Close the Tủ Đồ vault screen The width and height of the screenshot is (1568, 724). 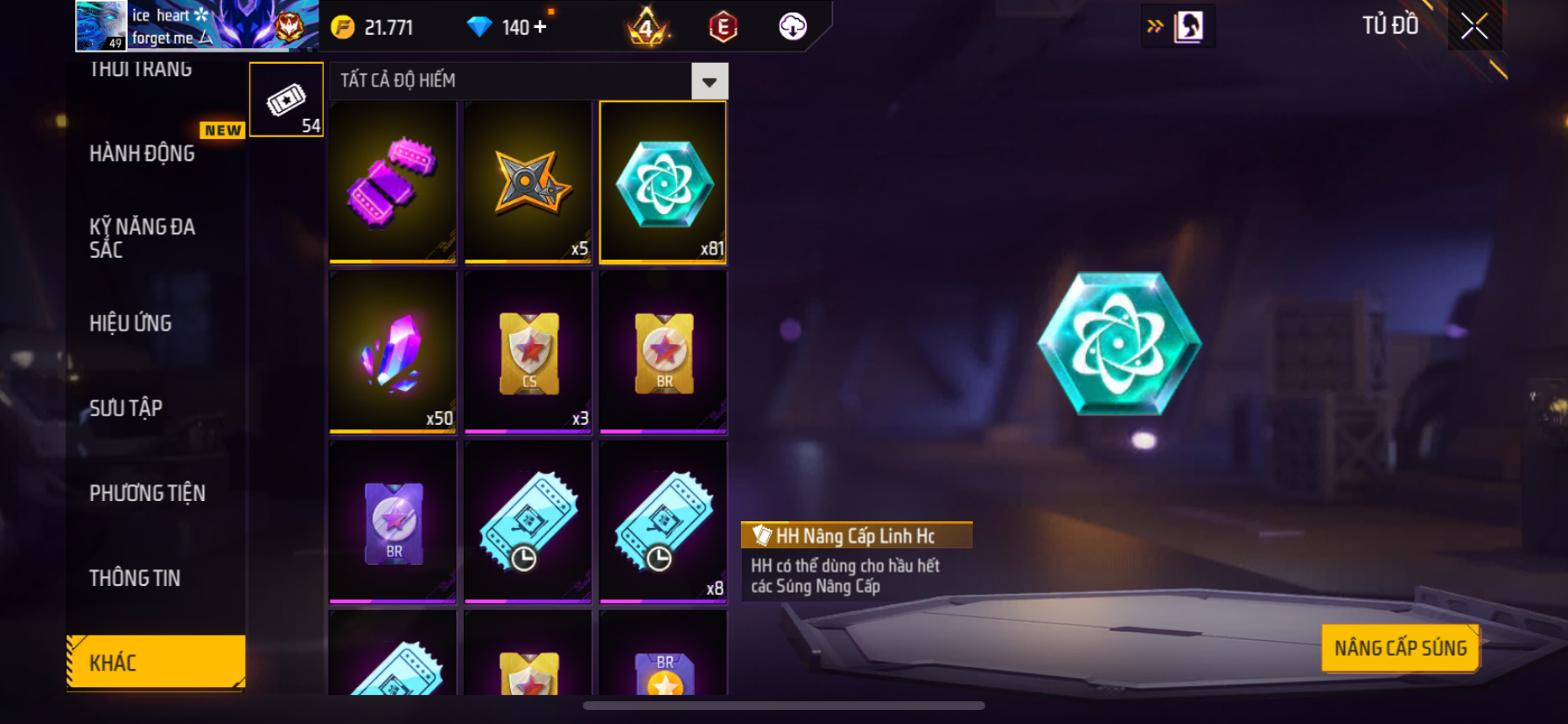[1474, 26]
